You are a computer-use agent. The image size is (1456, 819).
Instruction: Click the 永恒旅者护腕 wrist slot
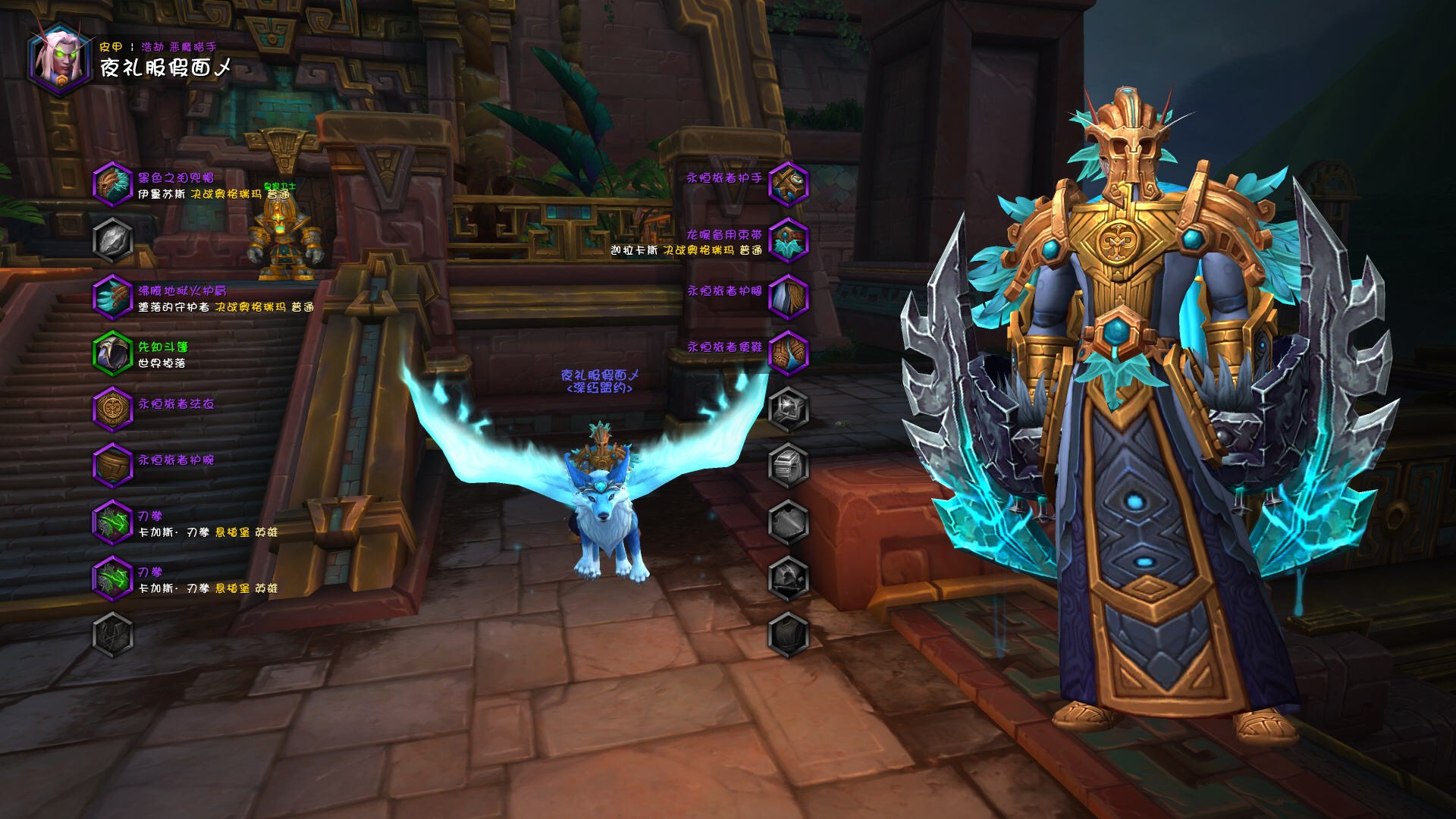click(113, 465)
